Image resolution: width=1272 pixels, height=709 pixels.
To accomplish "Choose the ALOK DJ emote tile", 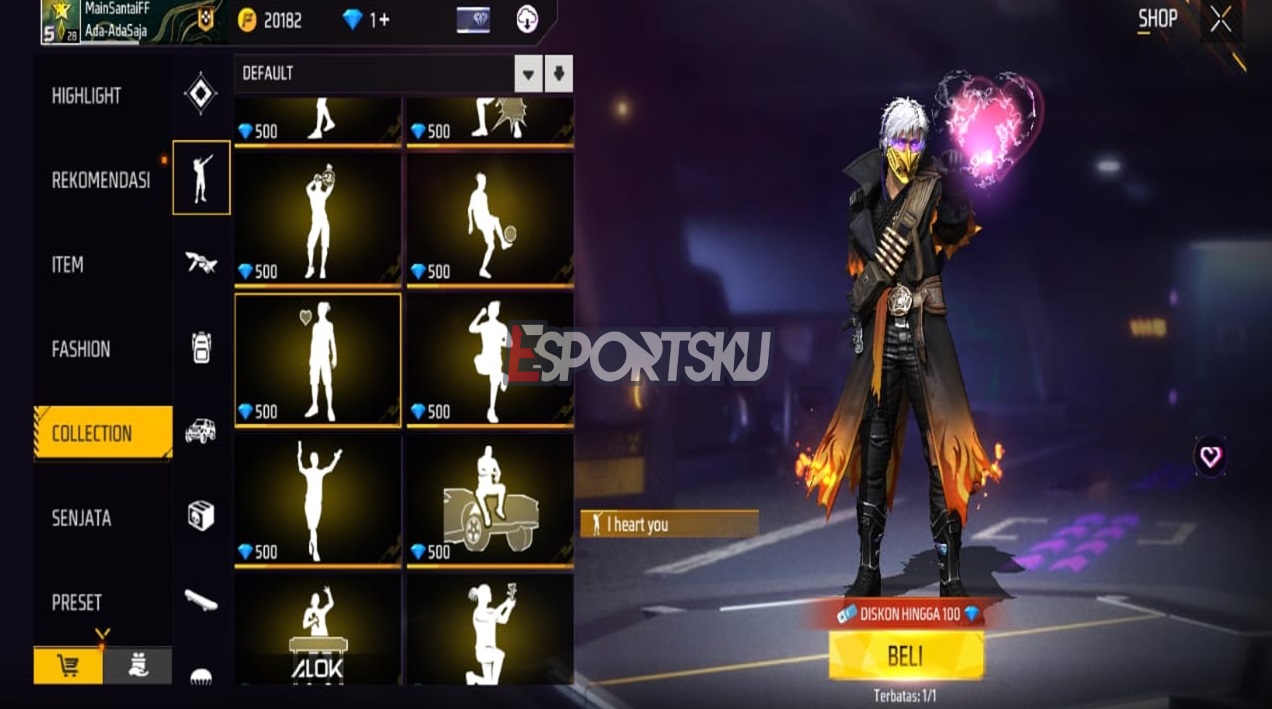I will pos(318,632).
